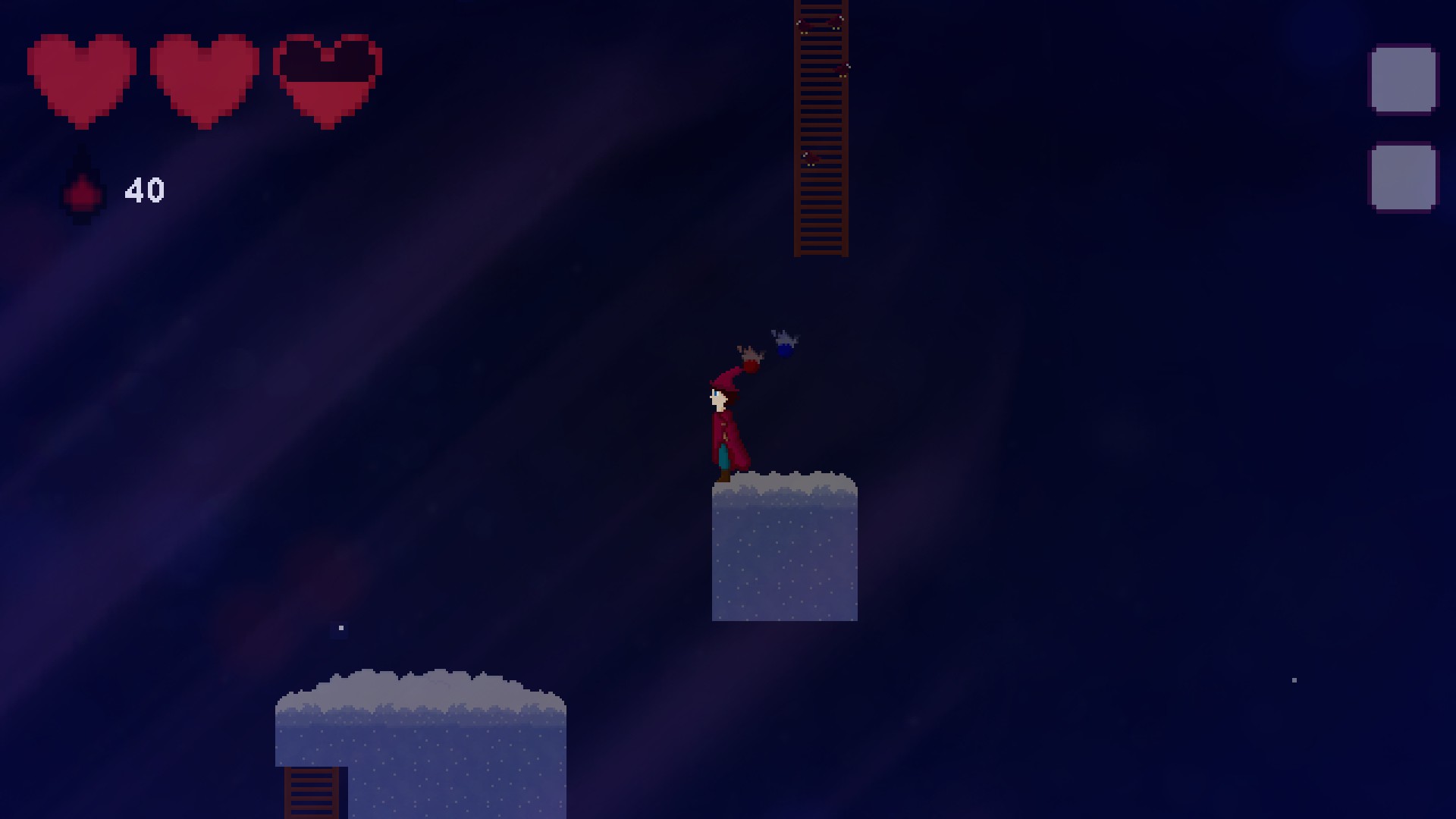Click the red orb on the wizard's hat
The width and height of the screenshot is (1456, 819).
(x=751, y=365)
